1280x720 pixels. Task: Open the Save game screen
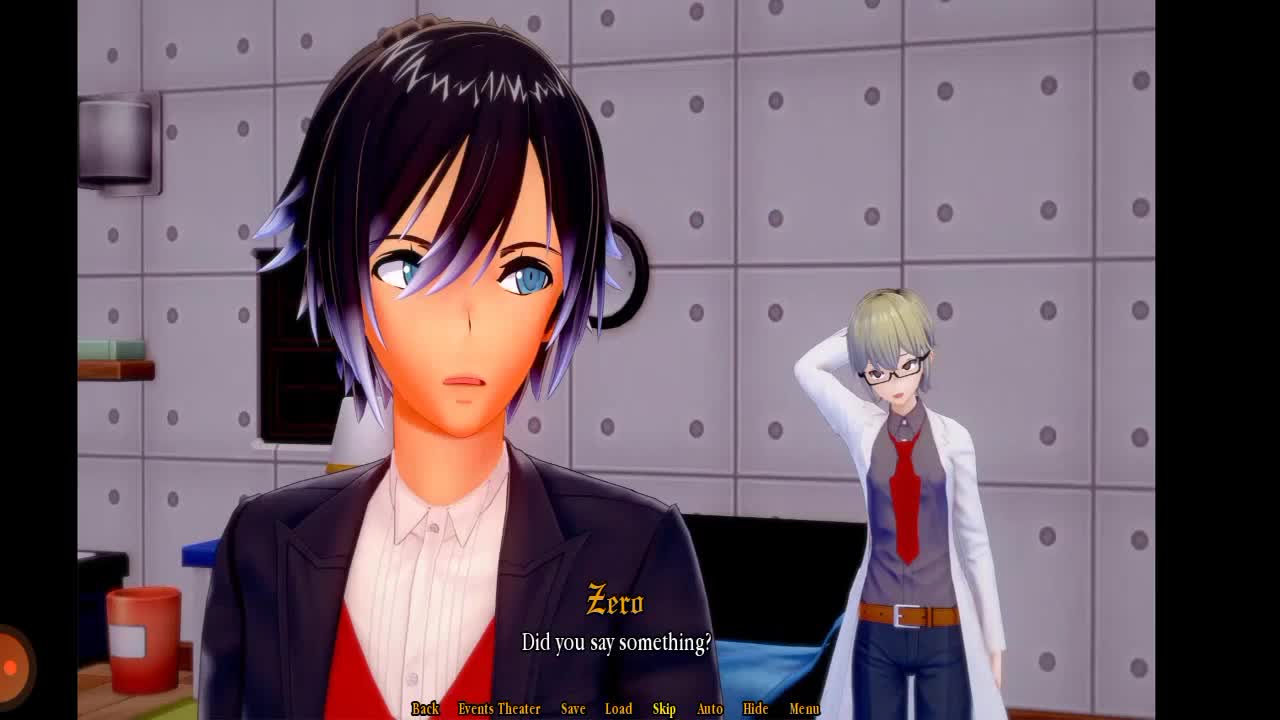573,709
